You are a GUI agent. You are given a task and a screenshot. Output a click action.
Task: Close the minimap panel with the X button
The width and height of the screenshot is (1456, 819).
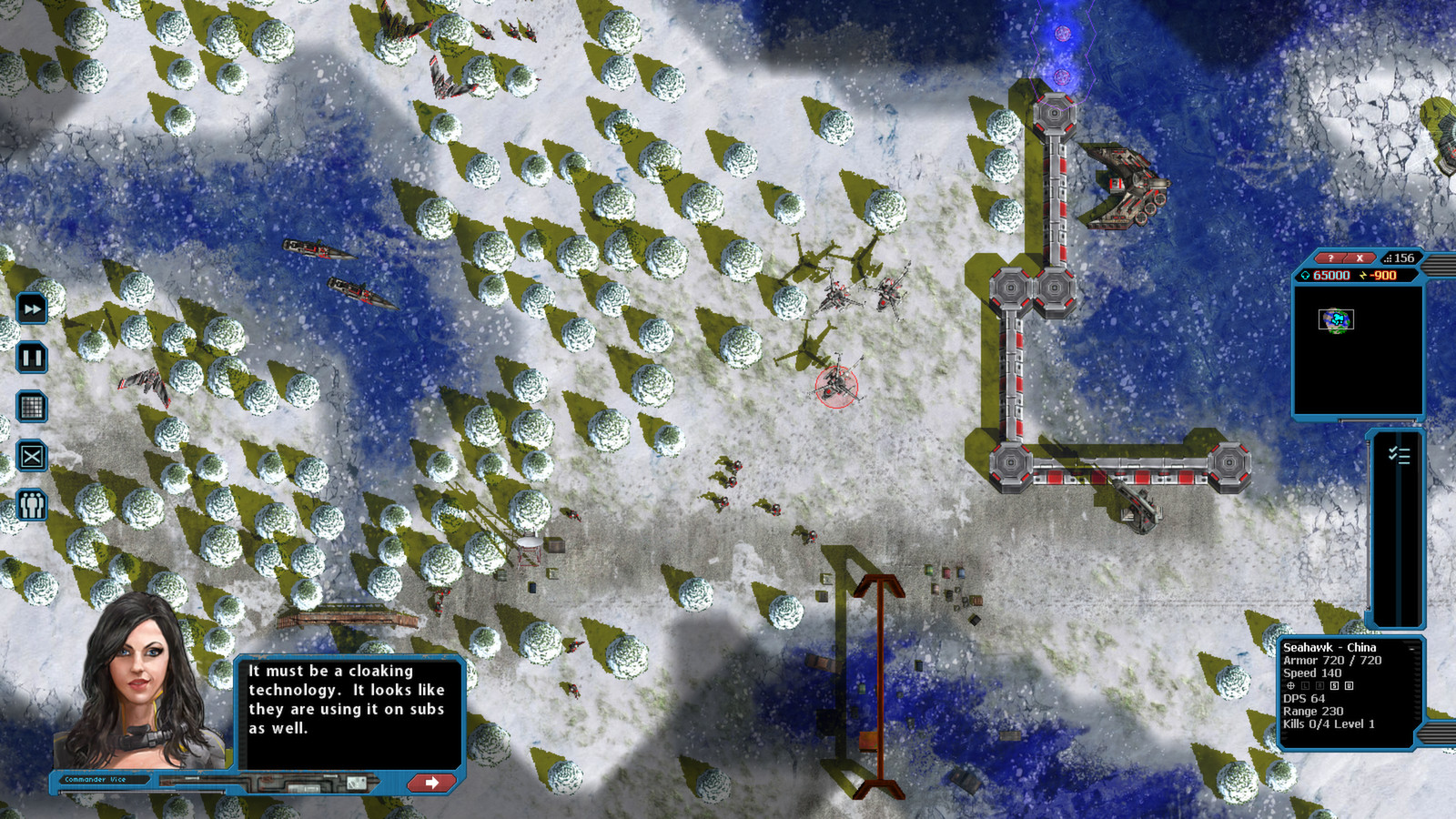click(x=1360, y=258)
